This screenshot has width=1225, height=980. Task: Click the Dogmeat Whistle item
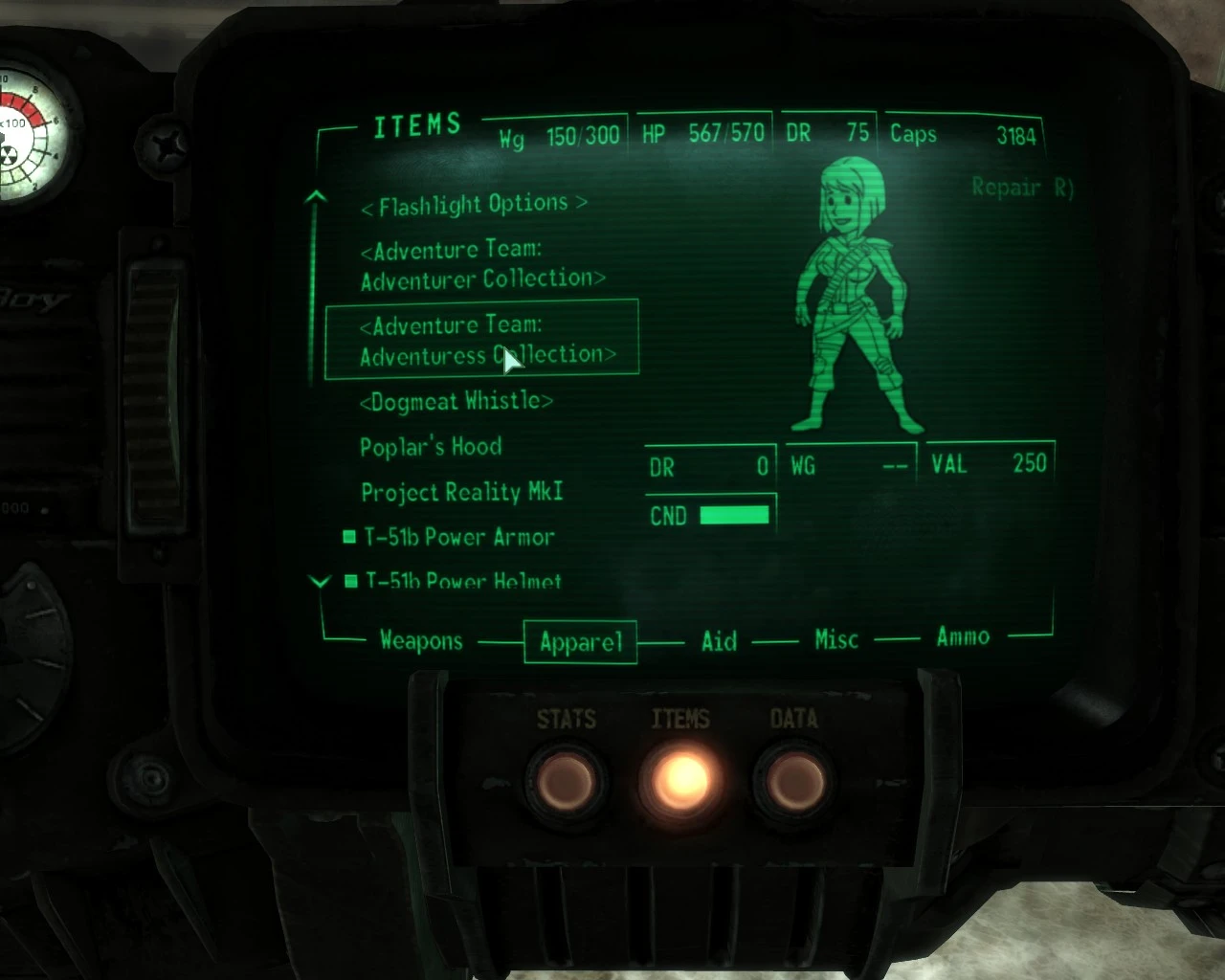pos(456,401)
